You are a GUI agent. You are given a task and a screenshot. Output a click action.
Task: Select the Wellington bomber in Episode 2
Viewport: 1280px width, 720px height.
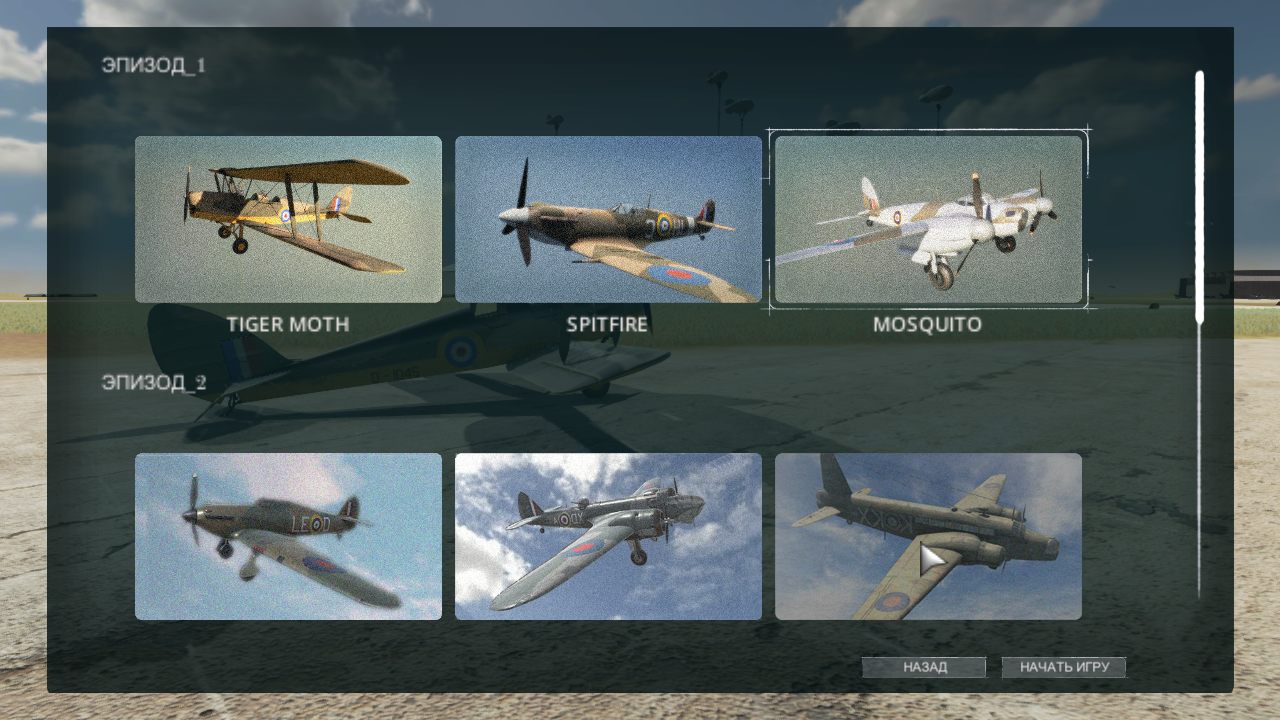tap(929, 537)
